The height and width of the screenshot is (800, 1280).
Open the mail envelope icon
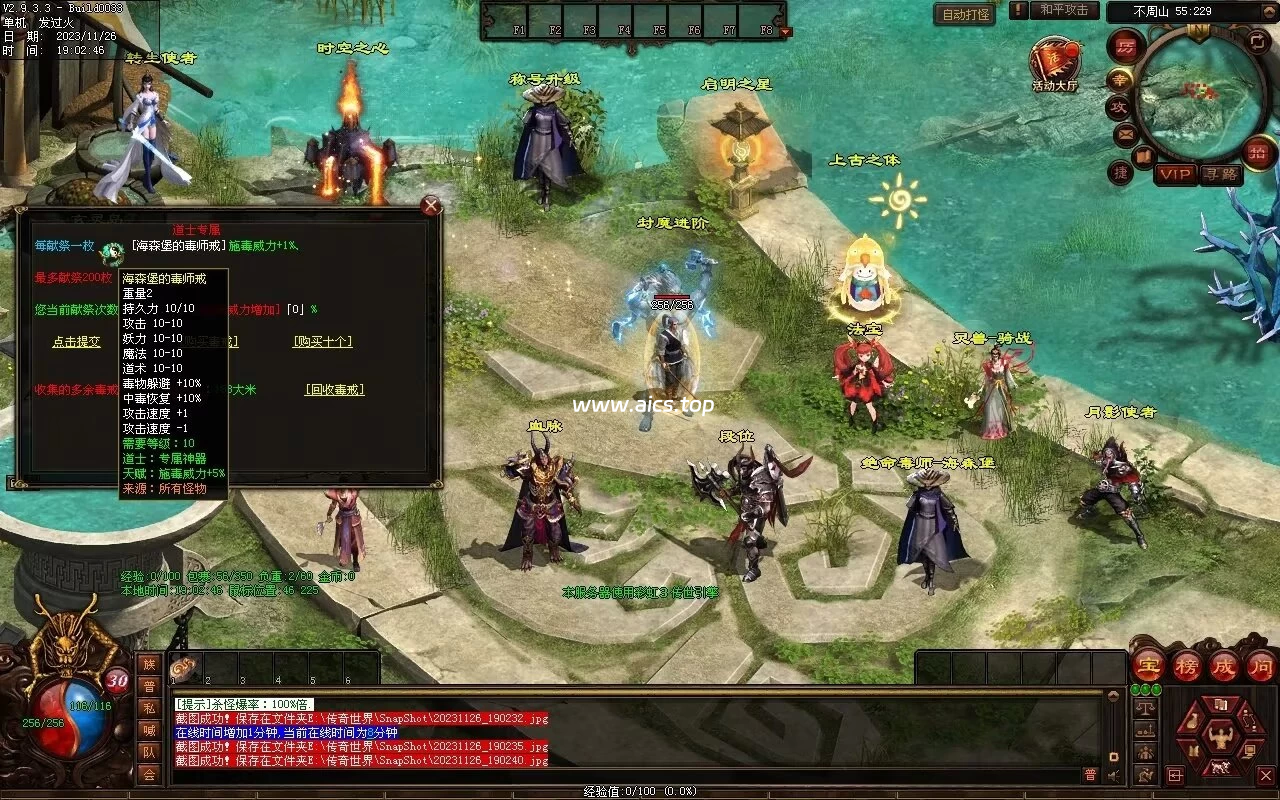click(1125, 133)
